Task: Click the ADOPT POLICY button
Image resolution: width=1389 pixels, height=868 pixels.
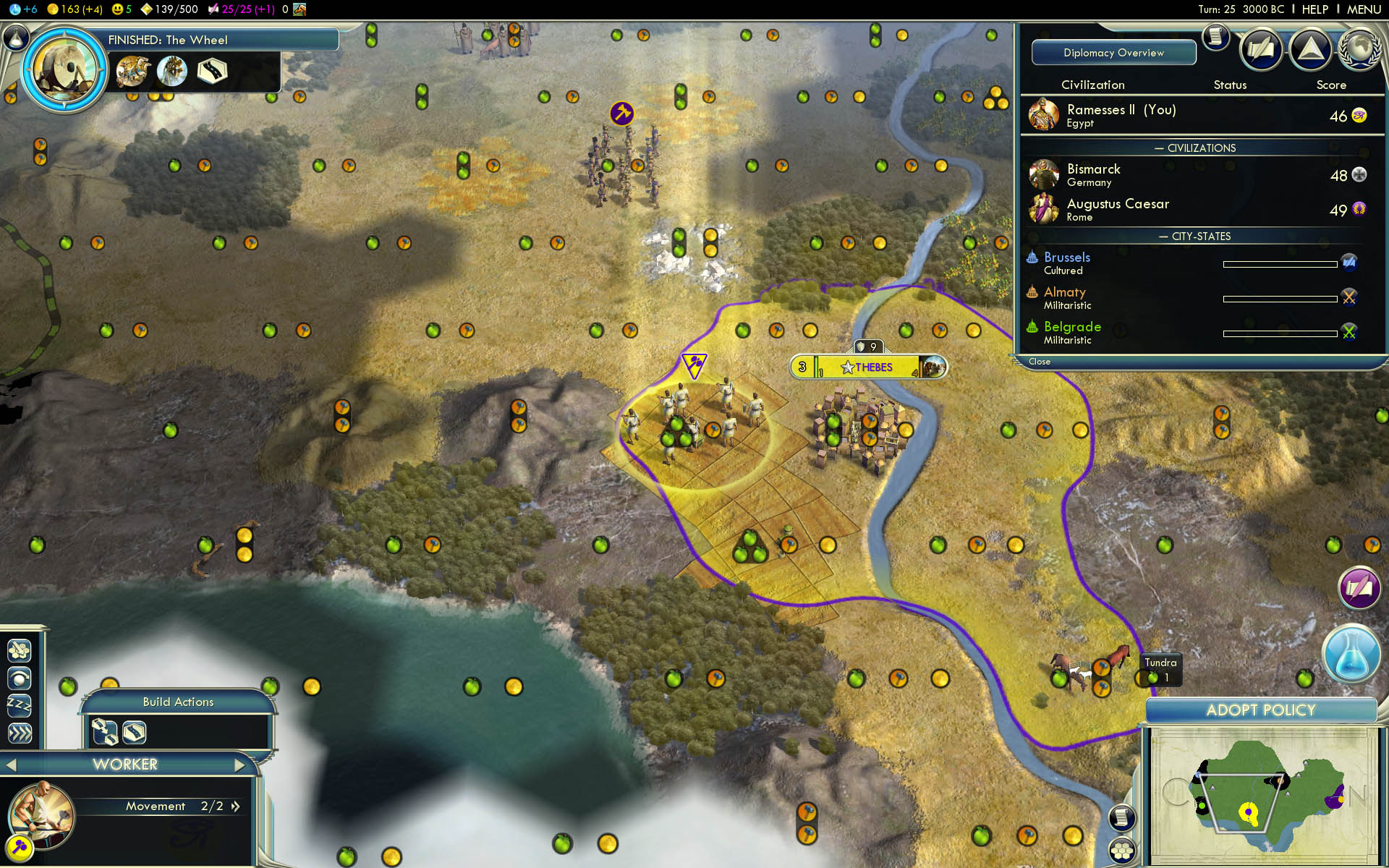Action: click(x=1260, y=710)
